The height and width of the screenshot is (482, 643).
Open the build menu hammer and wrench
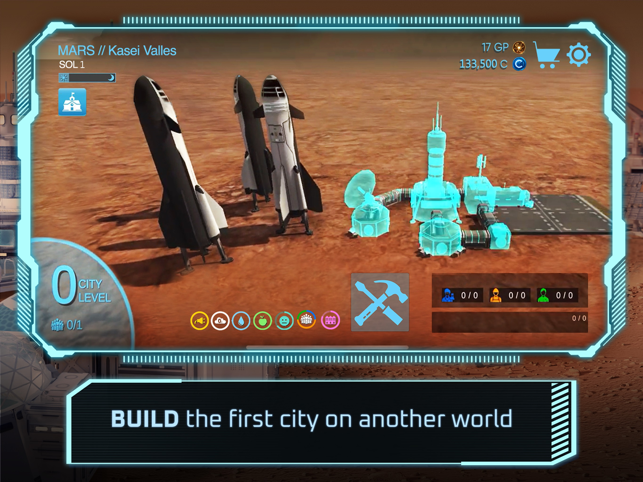pos(380,302)
